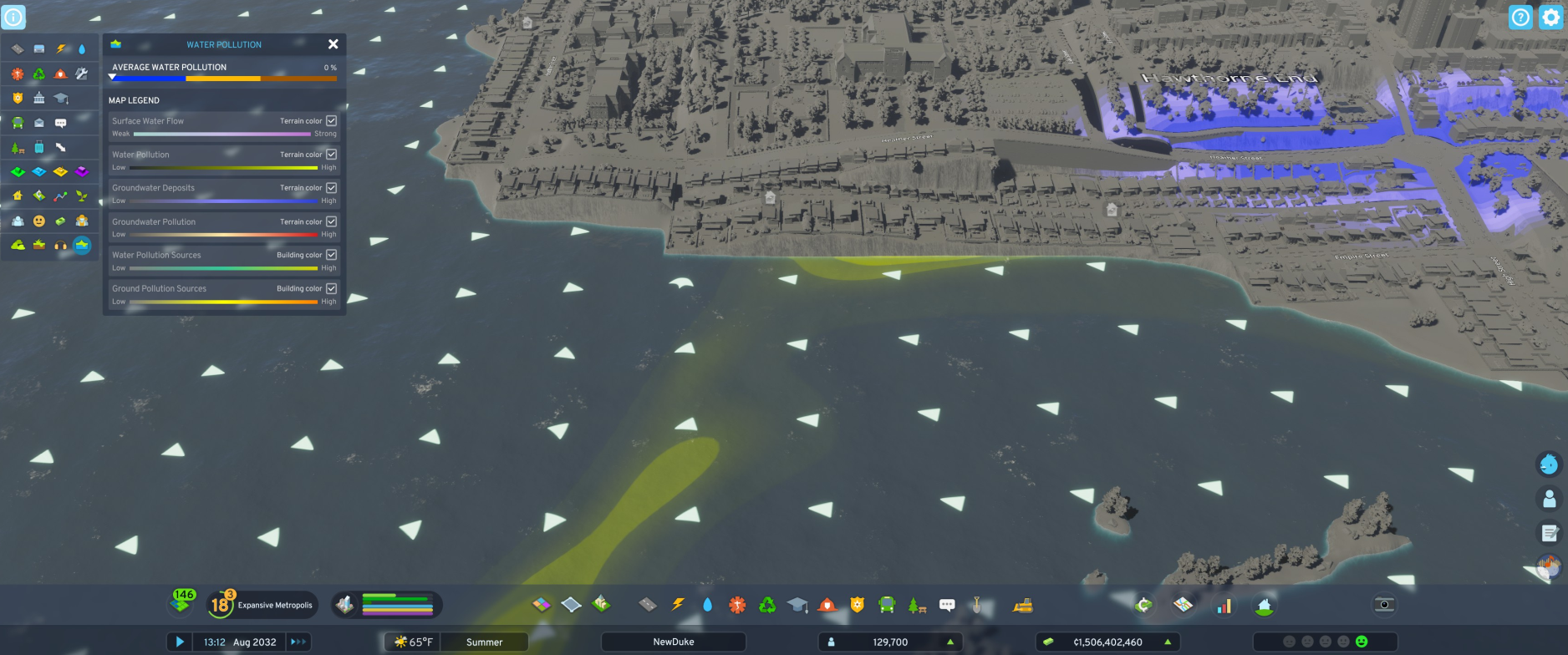Open the Healthcare services medical cross menu

(x=738, y=604)
